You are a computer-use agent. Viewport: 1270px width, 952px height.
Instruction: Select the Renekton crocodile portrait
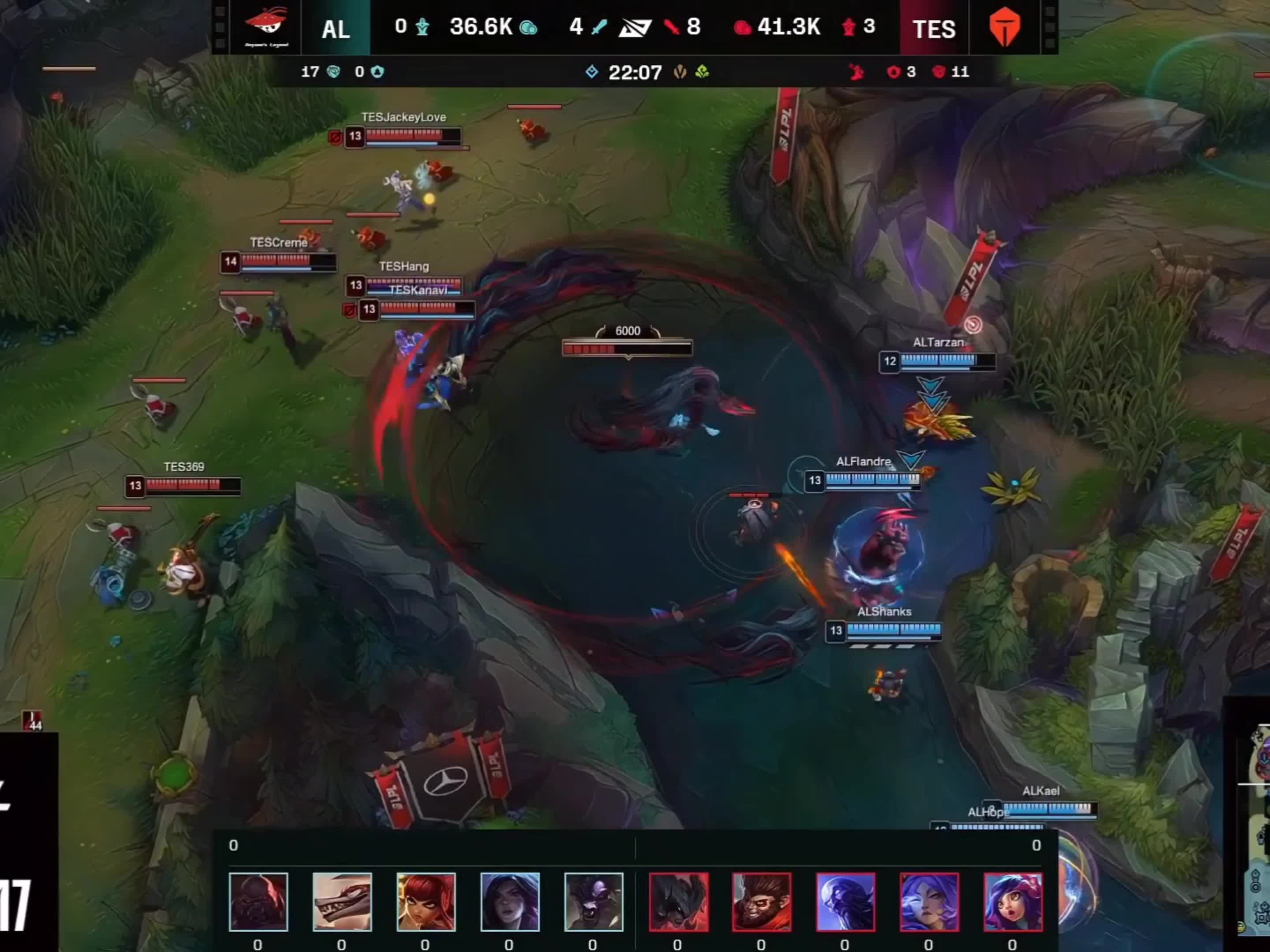click(342, 901)
